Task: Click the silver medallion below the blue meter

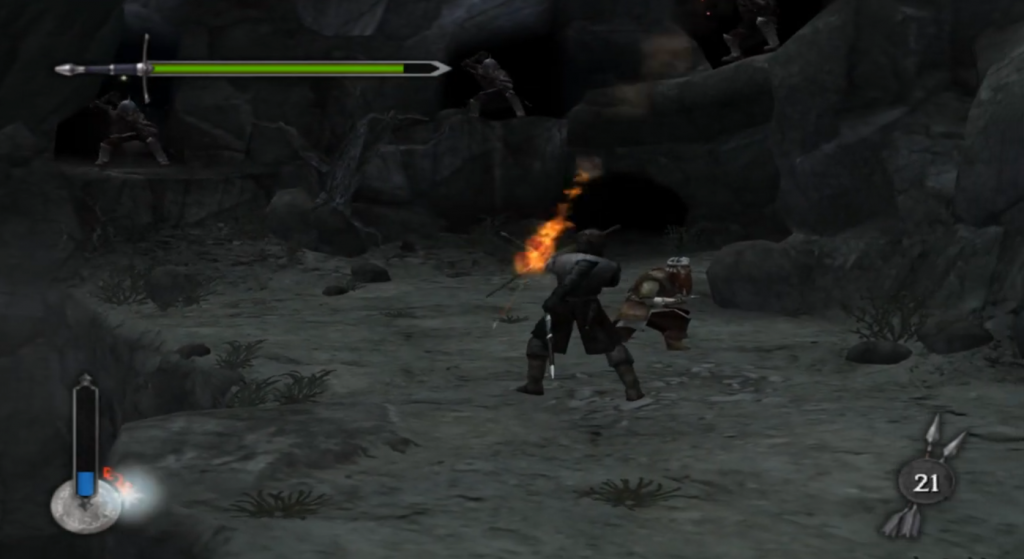Action: [x=85, y=506]
